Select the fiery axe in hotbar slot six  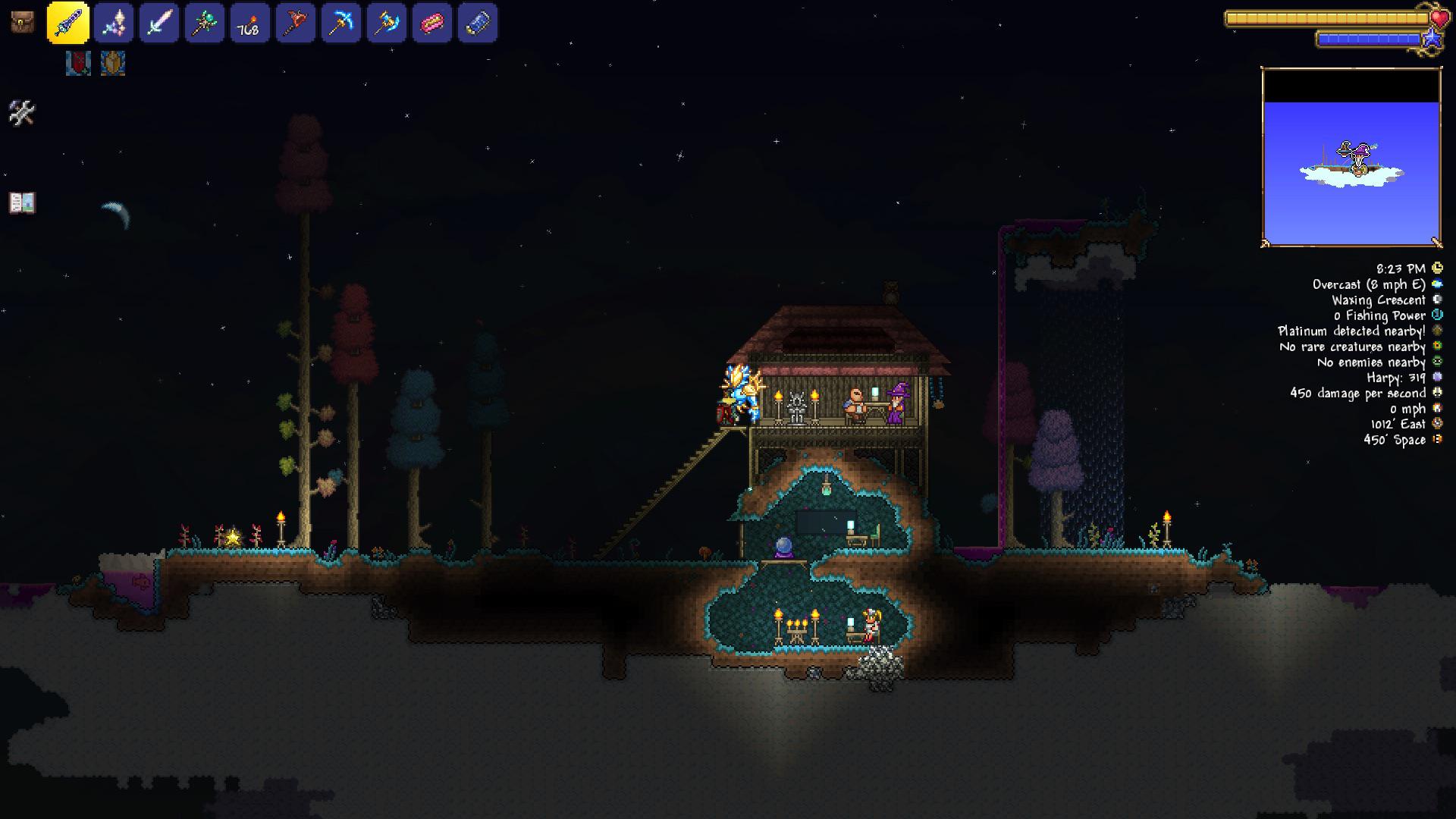tap(295, 24)
